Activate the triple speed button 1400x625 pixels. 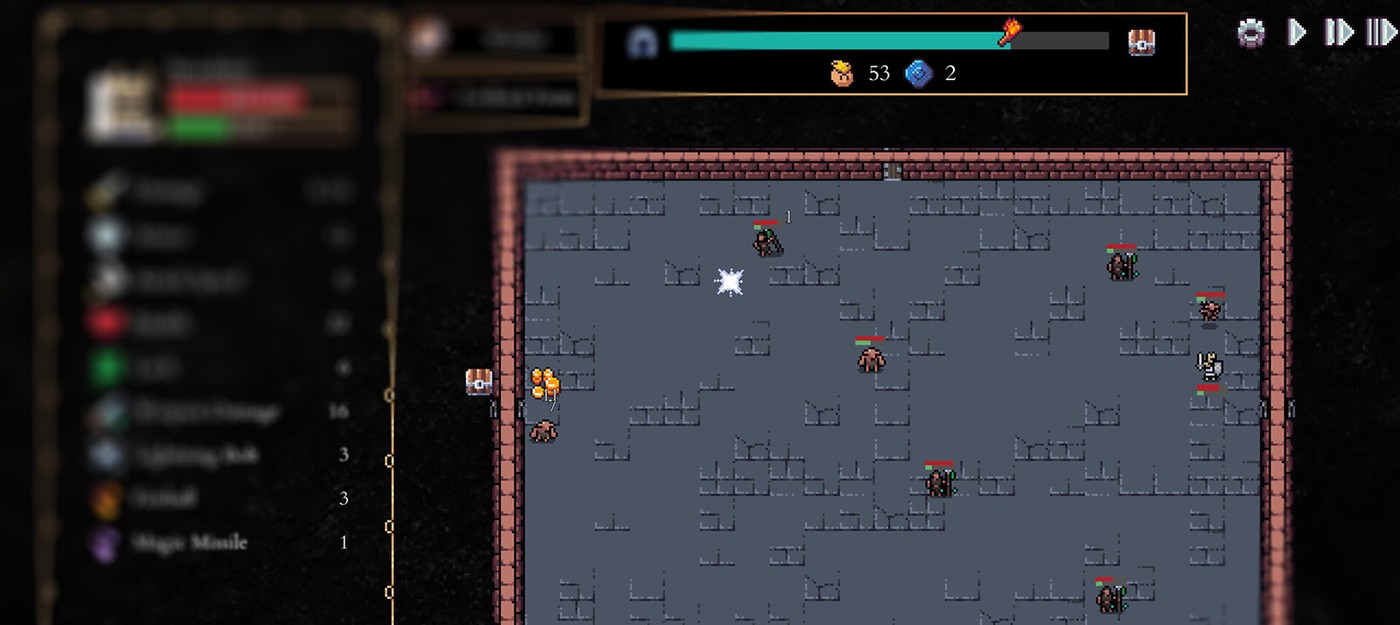[x=1381, y=33]
